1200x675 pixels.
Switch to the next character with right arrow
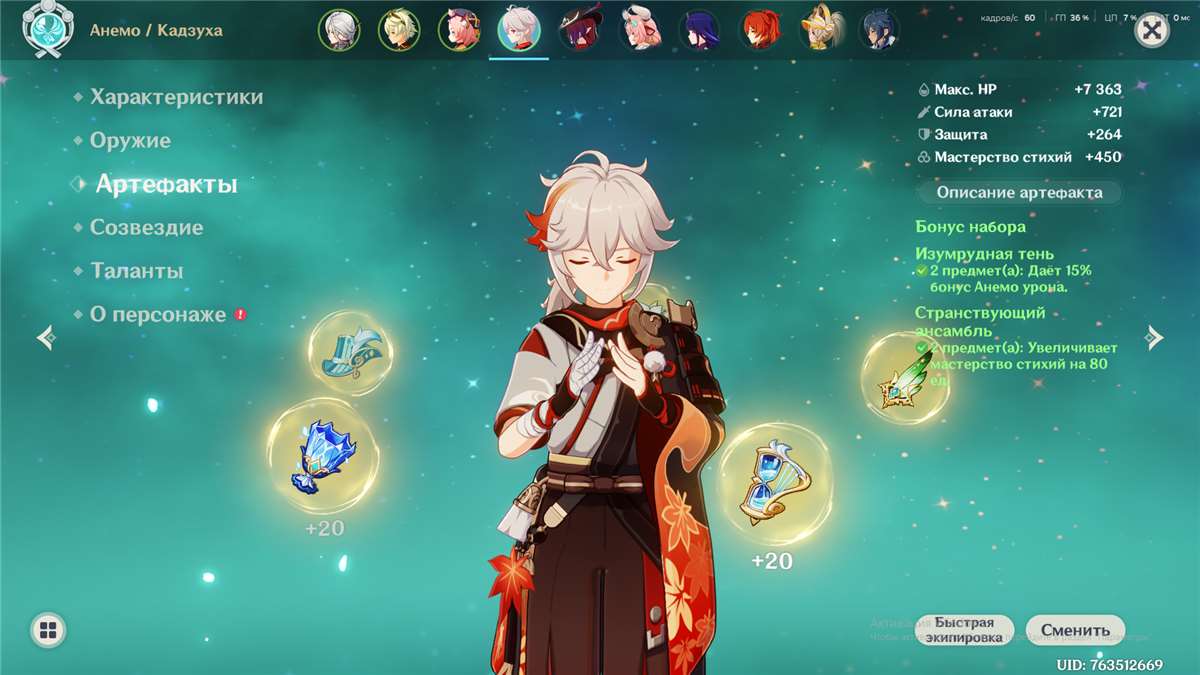point(1155,337)
